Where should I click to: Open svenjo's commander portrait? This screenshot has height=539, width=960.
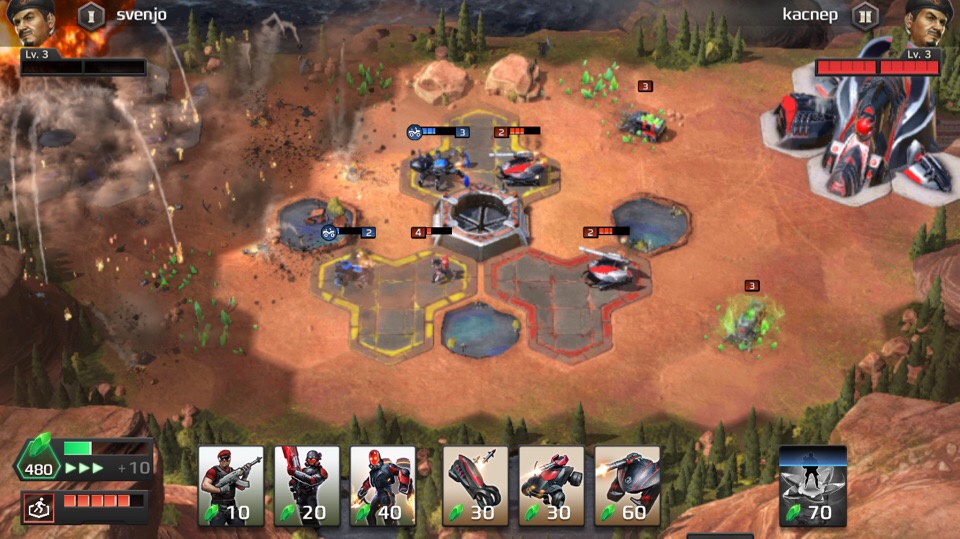(29, 24)
